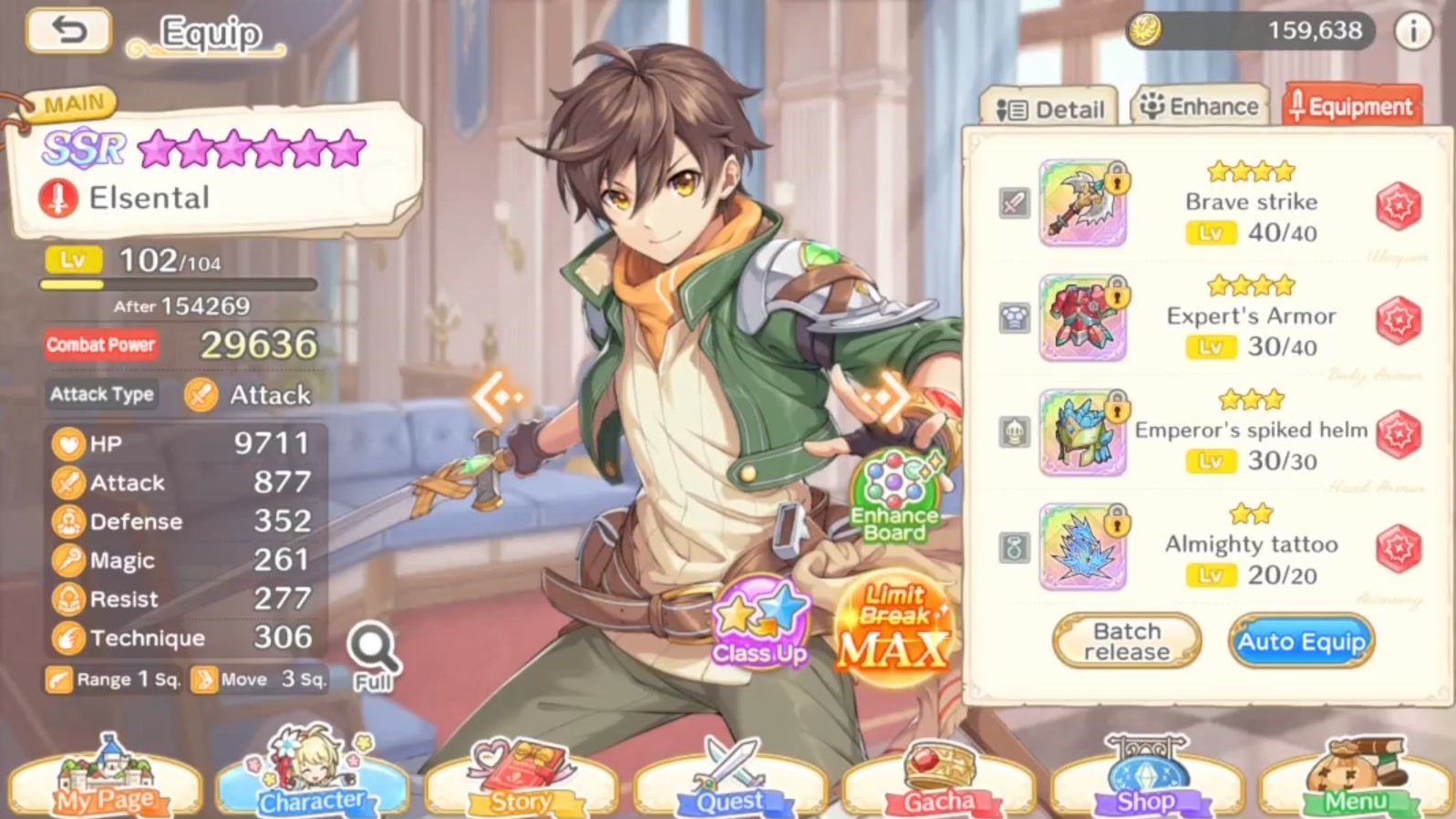Switch to the Detail tab

tap(1049, 109)
